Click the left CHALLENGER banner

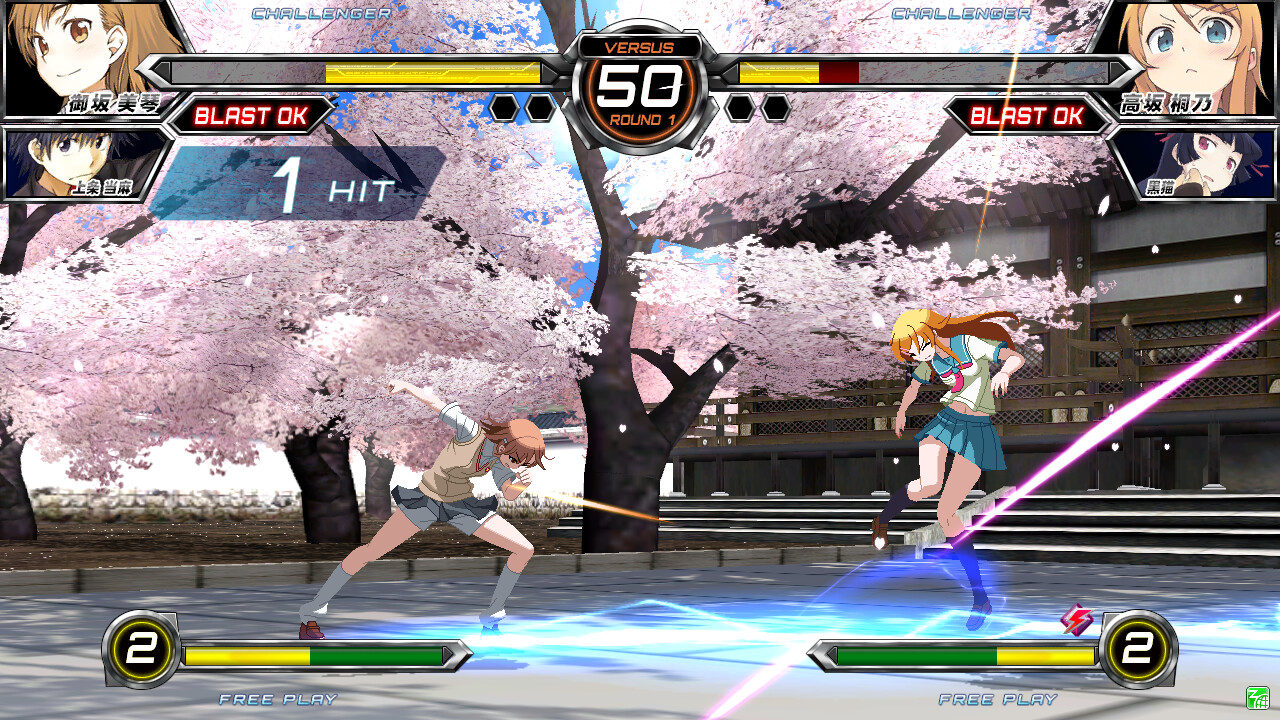322,14
